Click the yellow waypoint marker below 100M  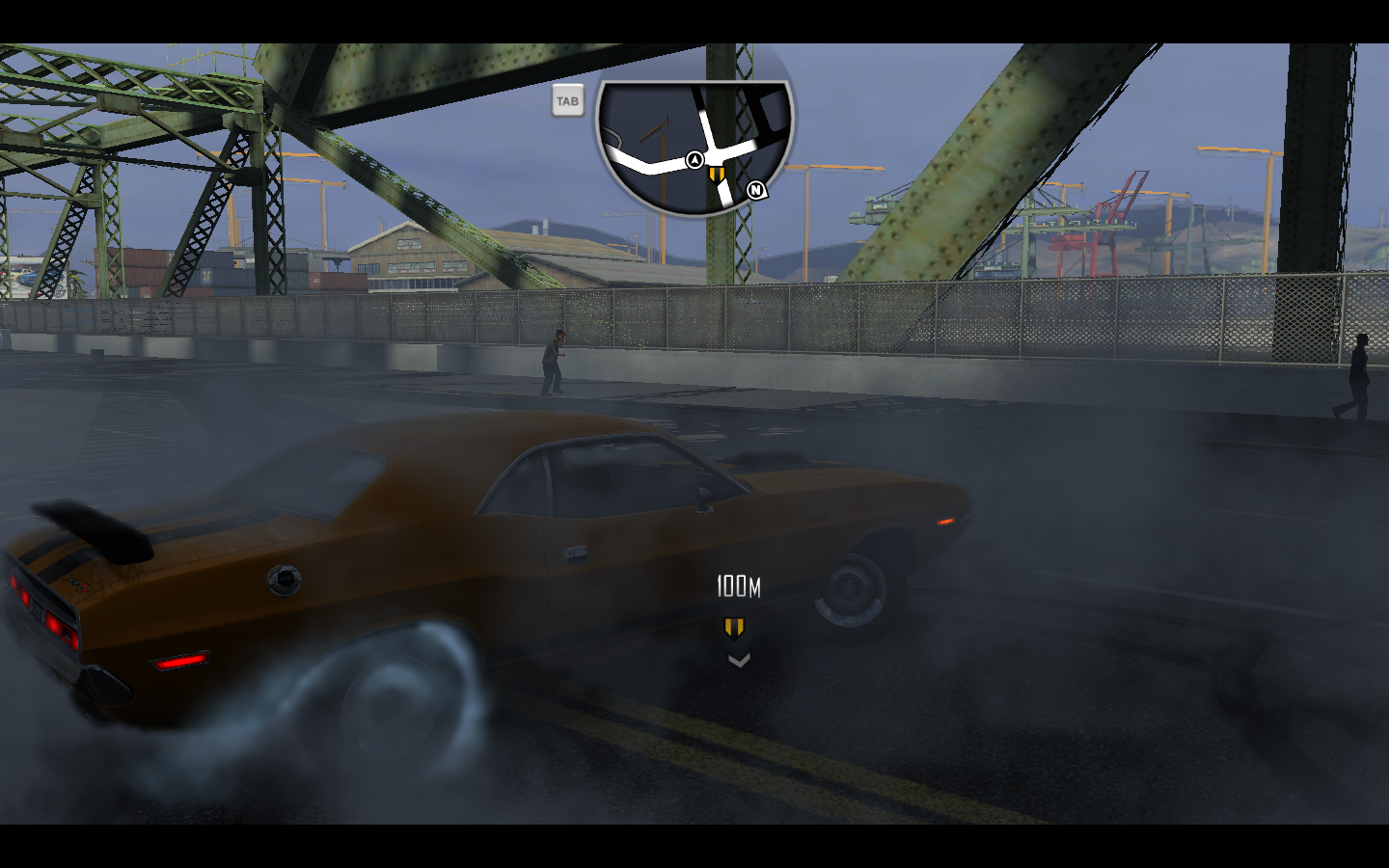pos(734,629)
